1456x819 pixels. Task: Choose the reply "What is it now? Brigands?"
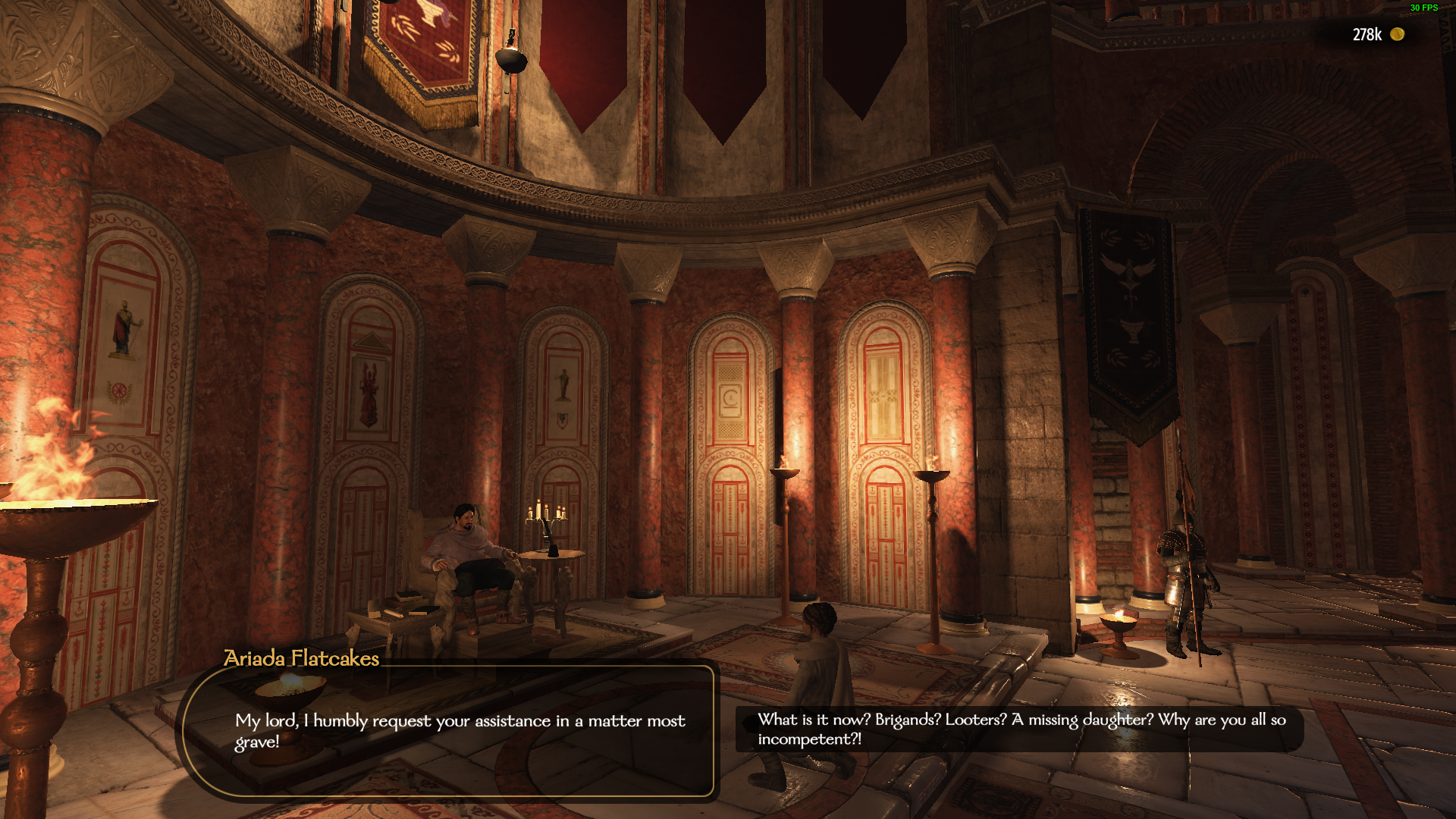[1021, 729]
